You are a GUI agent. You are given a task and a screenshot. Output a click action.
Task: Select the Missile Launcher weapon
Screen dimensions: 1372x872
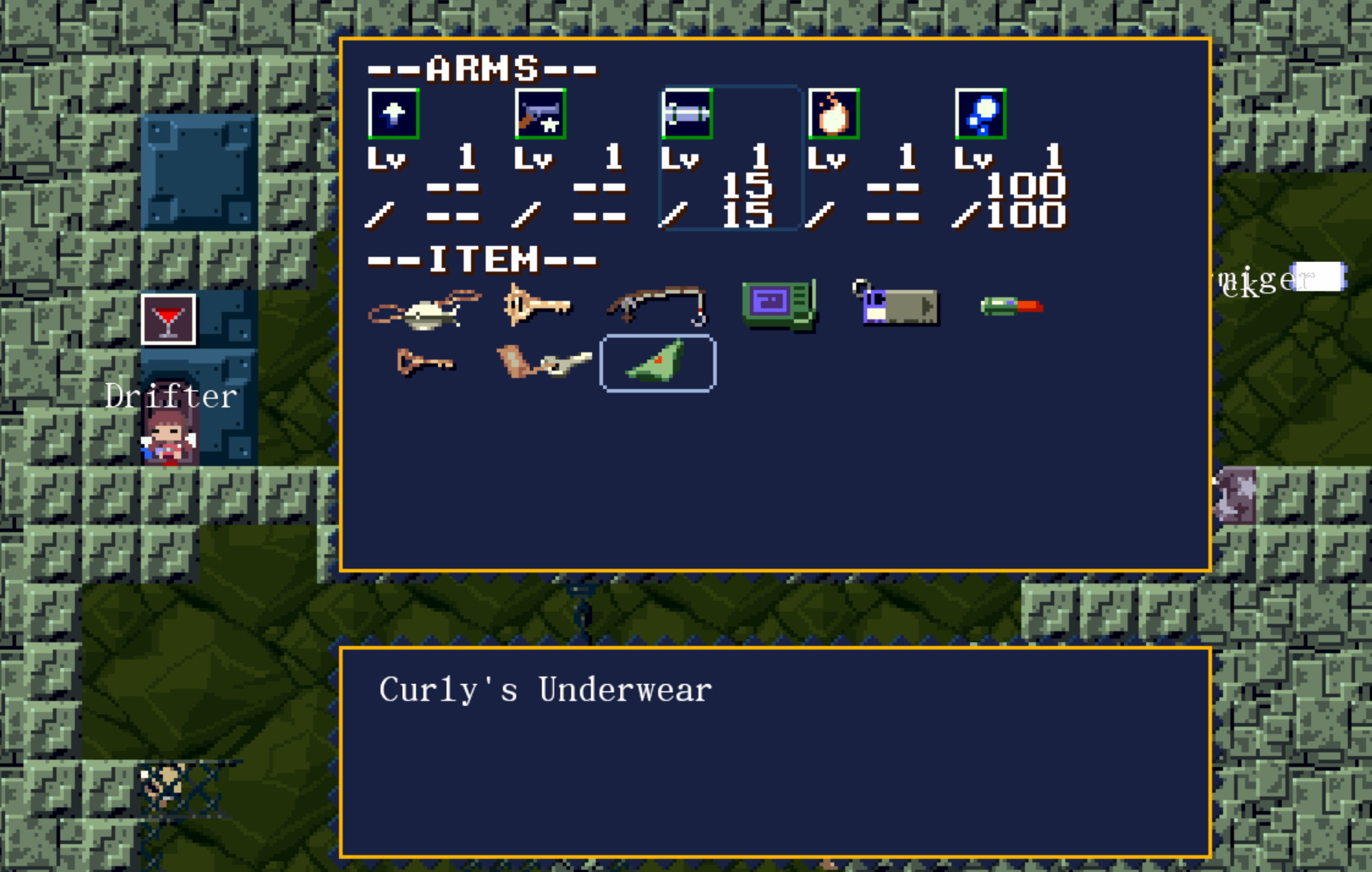coord(687,114)
